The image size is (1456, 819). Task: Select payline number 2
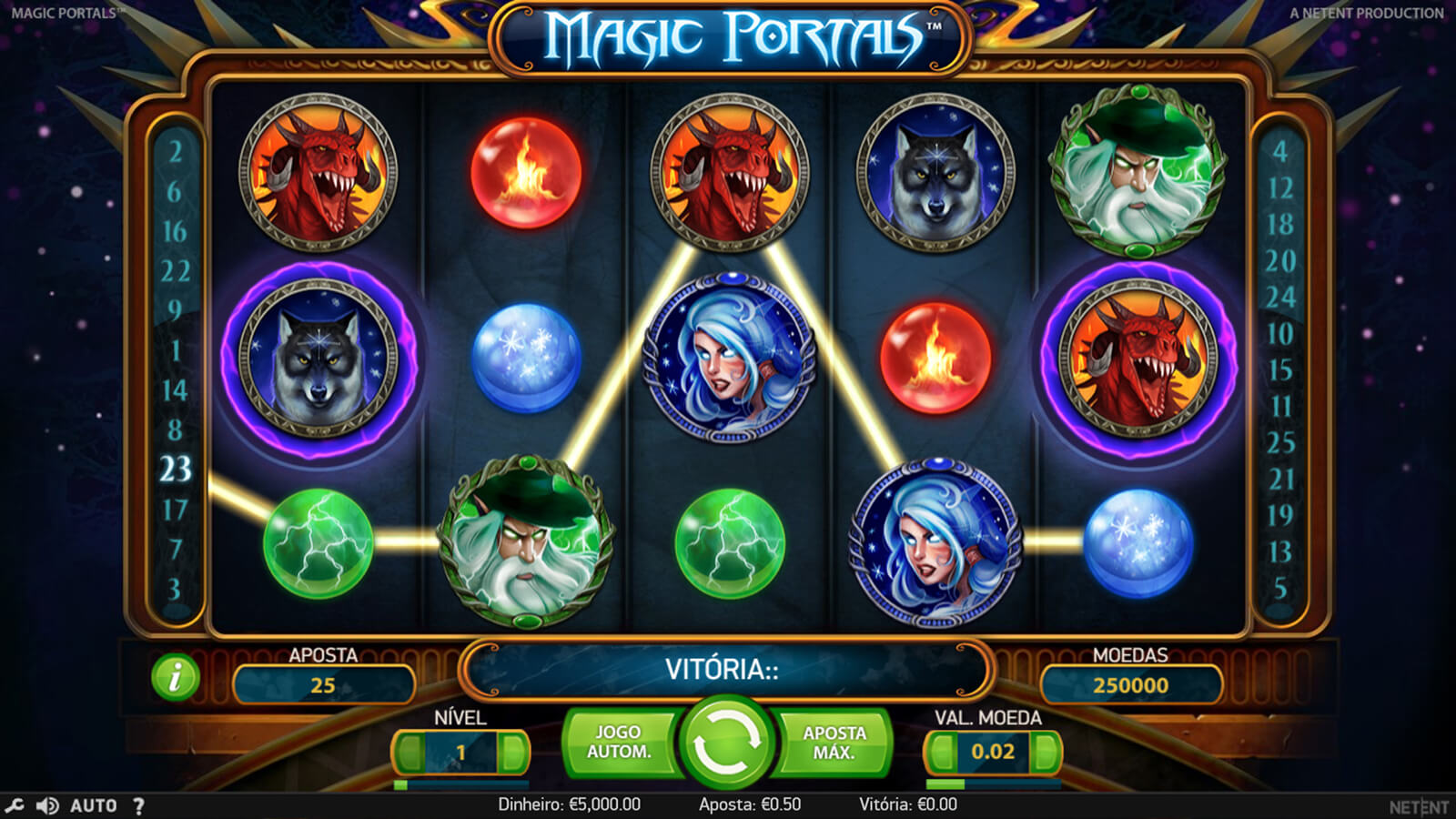click(x=176, y=151)
